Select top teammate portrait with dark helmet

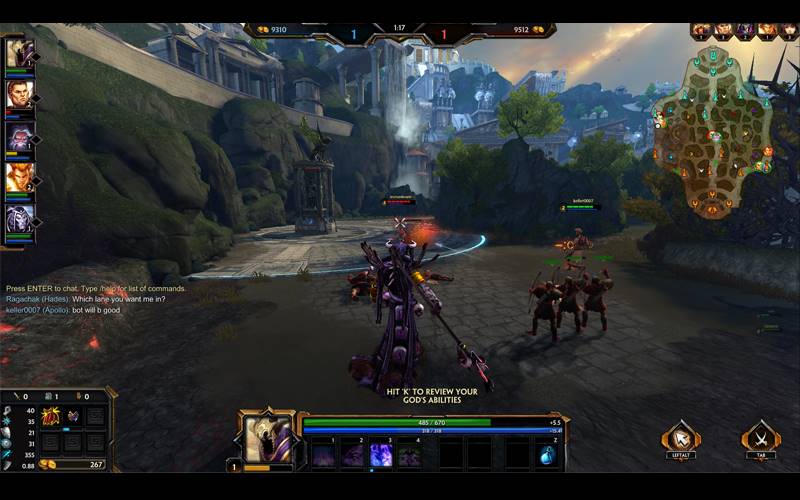pyautogui.click(x=19, y=54)
